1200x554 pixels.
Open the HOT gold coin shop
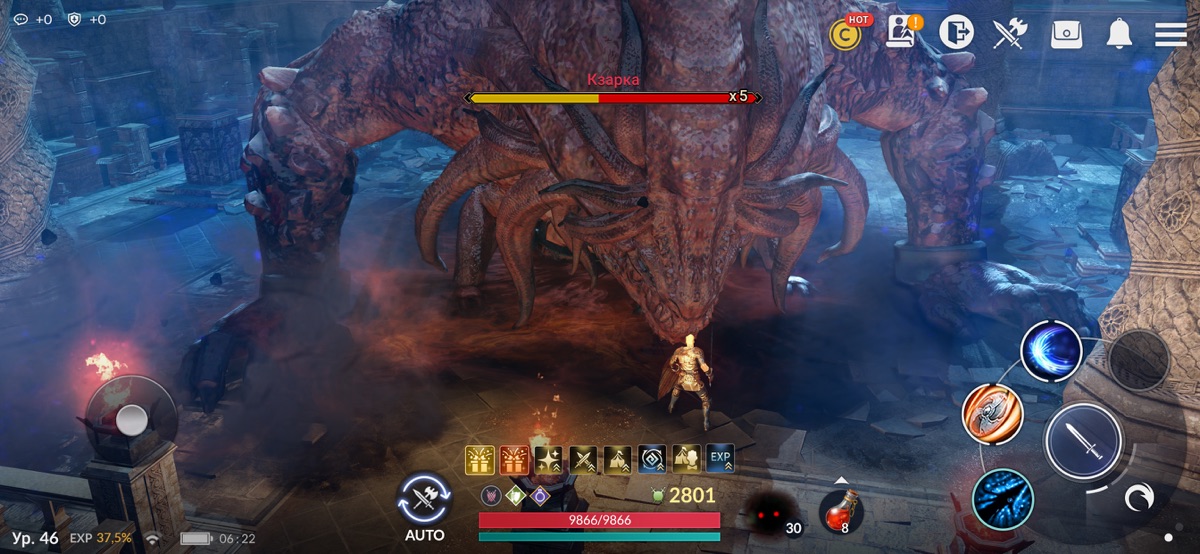pos(846,34)
